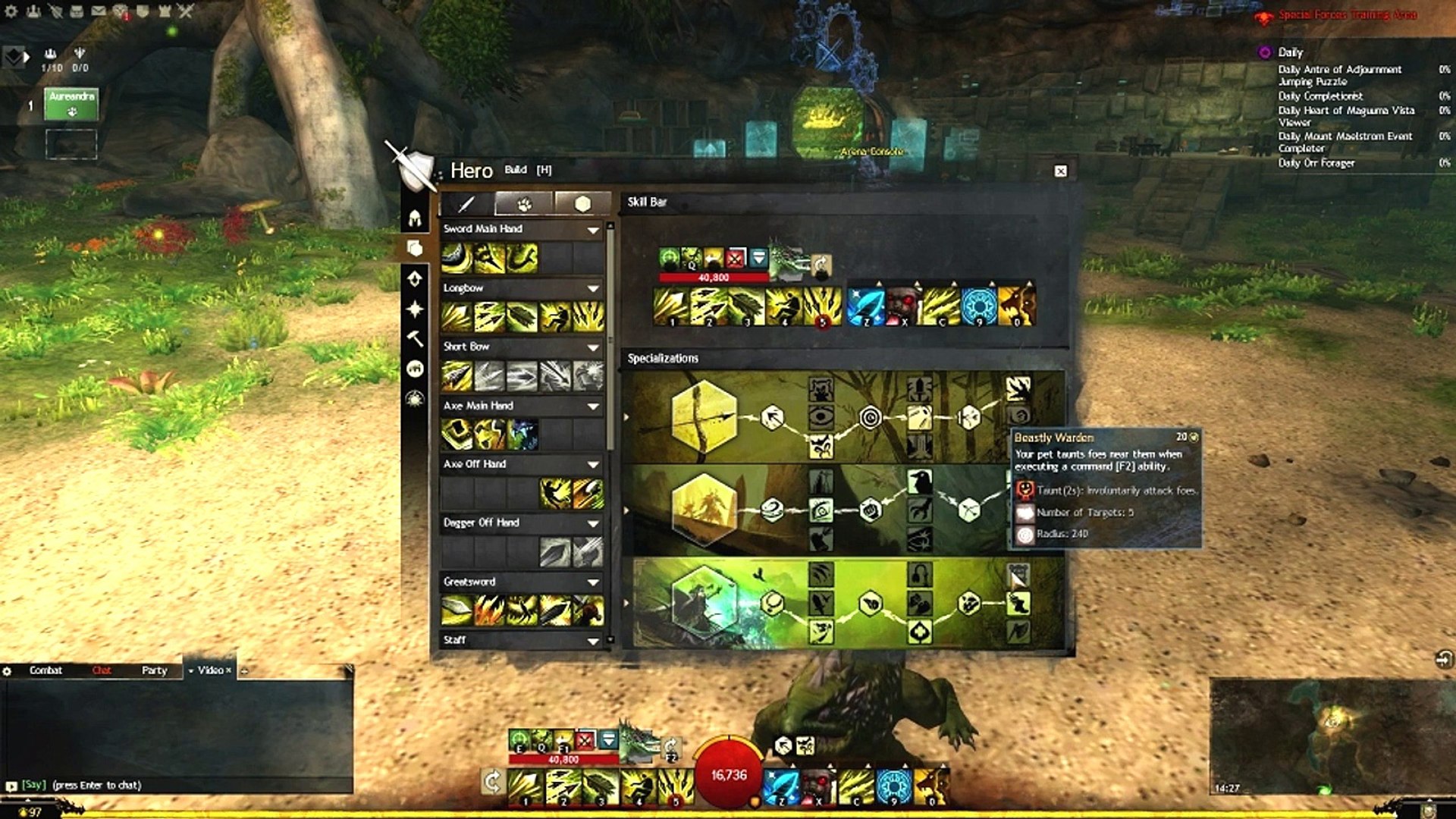
Task: Expand the Short Bow skills dropdown
Action: point(593,347)
